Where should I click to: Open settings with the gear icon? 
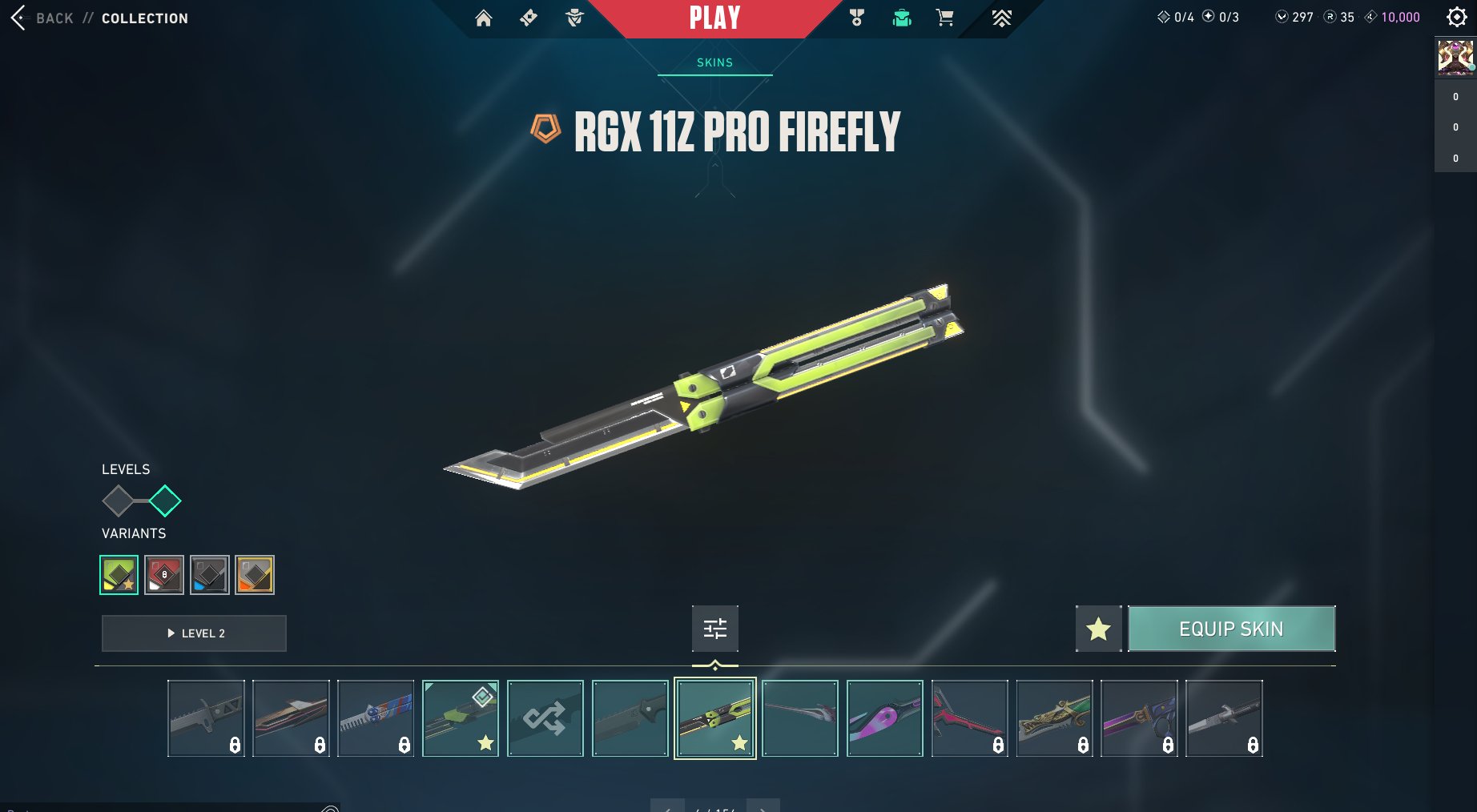pos(1456,17)
